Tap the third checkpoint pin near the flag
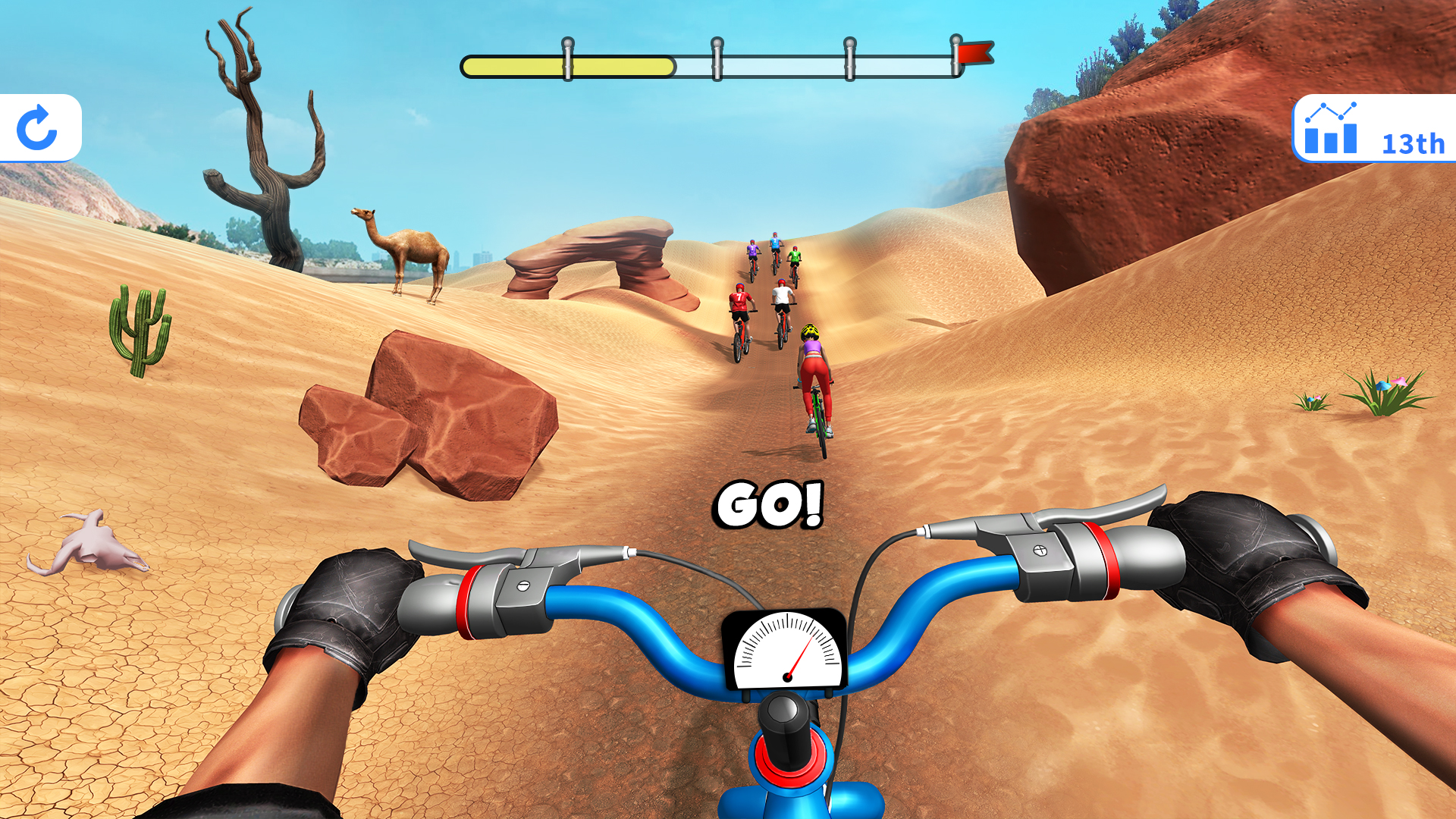This screenshot has height=819, width=1456. point(851,57)
